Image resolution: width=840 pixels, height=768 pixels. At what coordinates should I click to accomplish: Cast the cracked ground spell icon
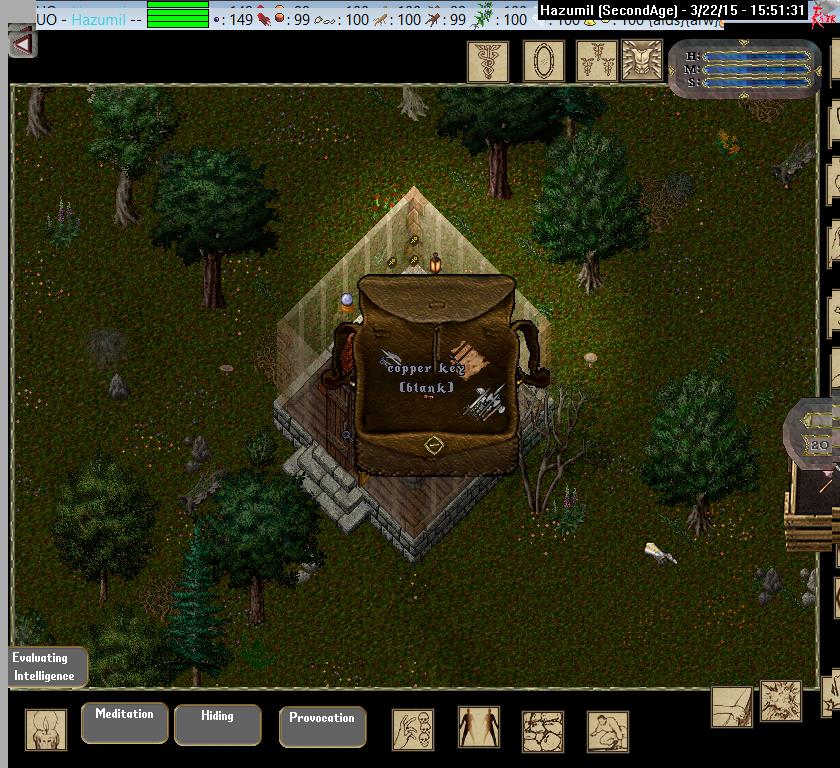tap(543, 732)
